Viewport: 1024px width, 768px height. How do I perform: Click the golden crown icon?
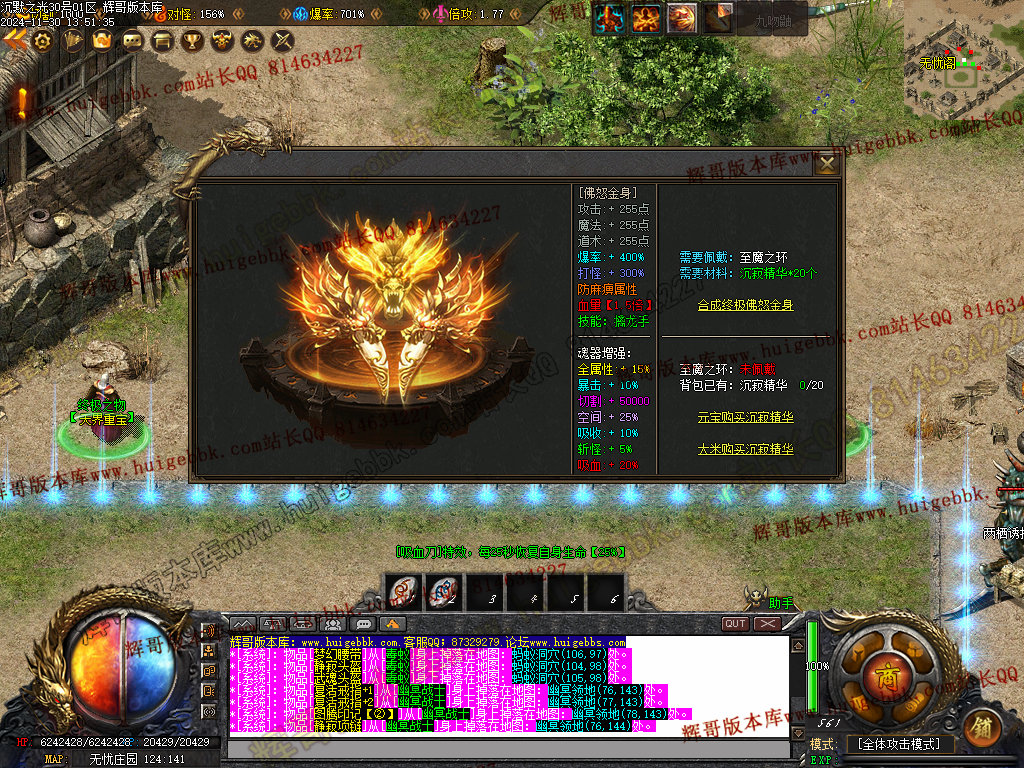(x=102, y=41)
